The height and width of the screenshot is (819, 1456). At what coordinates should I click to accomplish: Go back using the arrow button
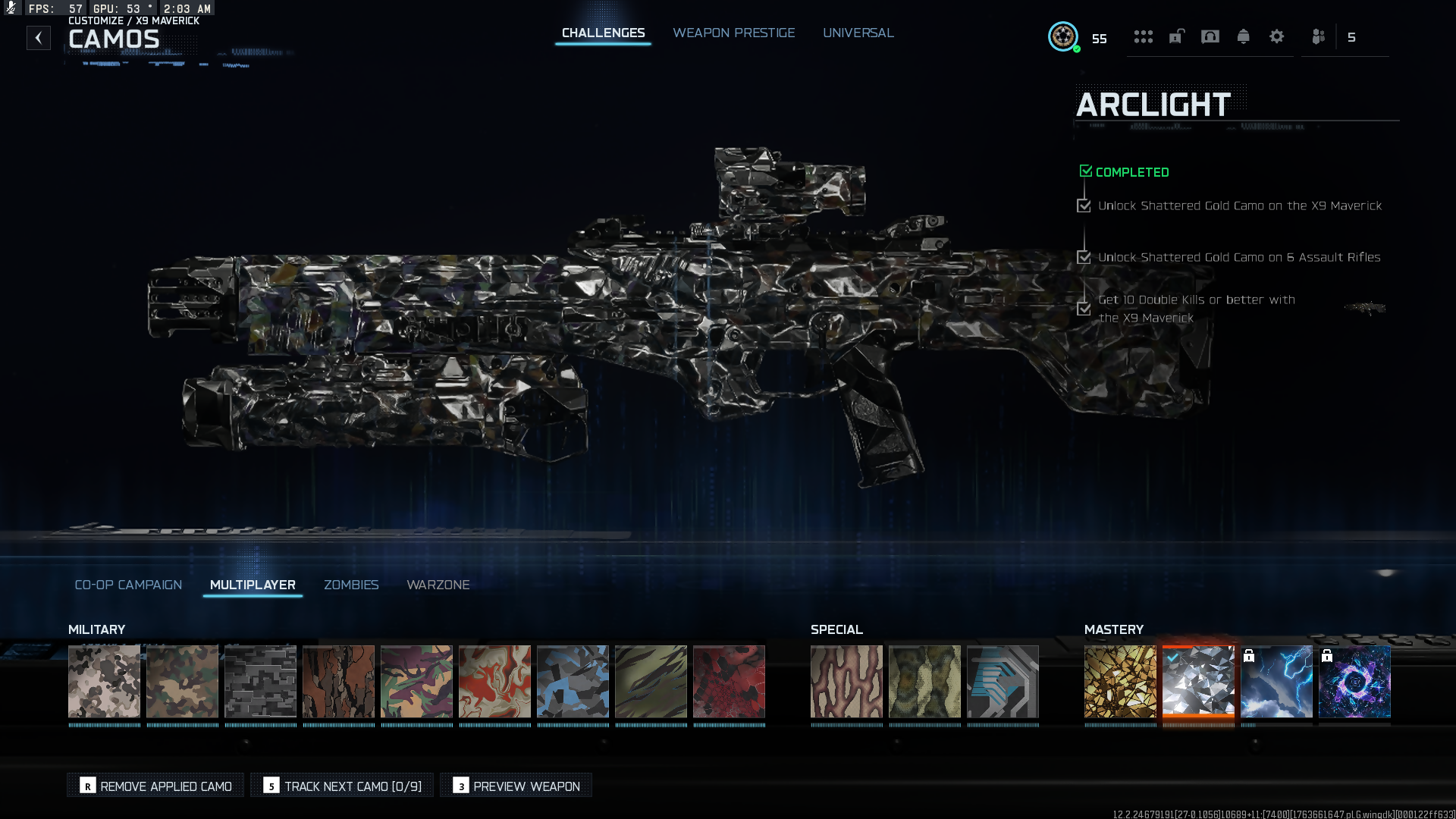(x=39, y=38)
